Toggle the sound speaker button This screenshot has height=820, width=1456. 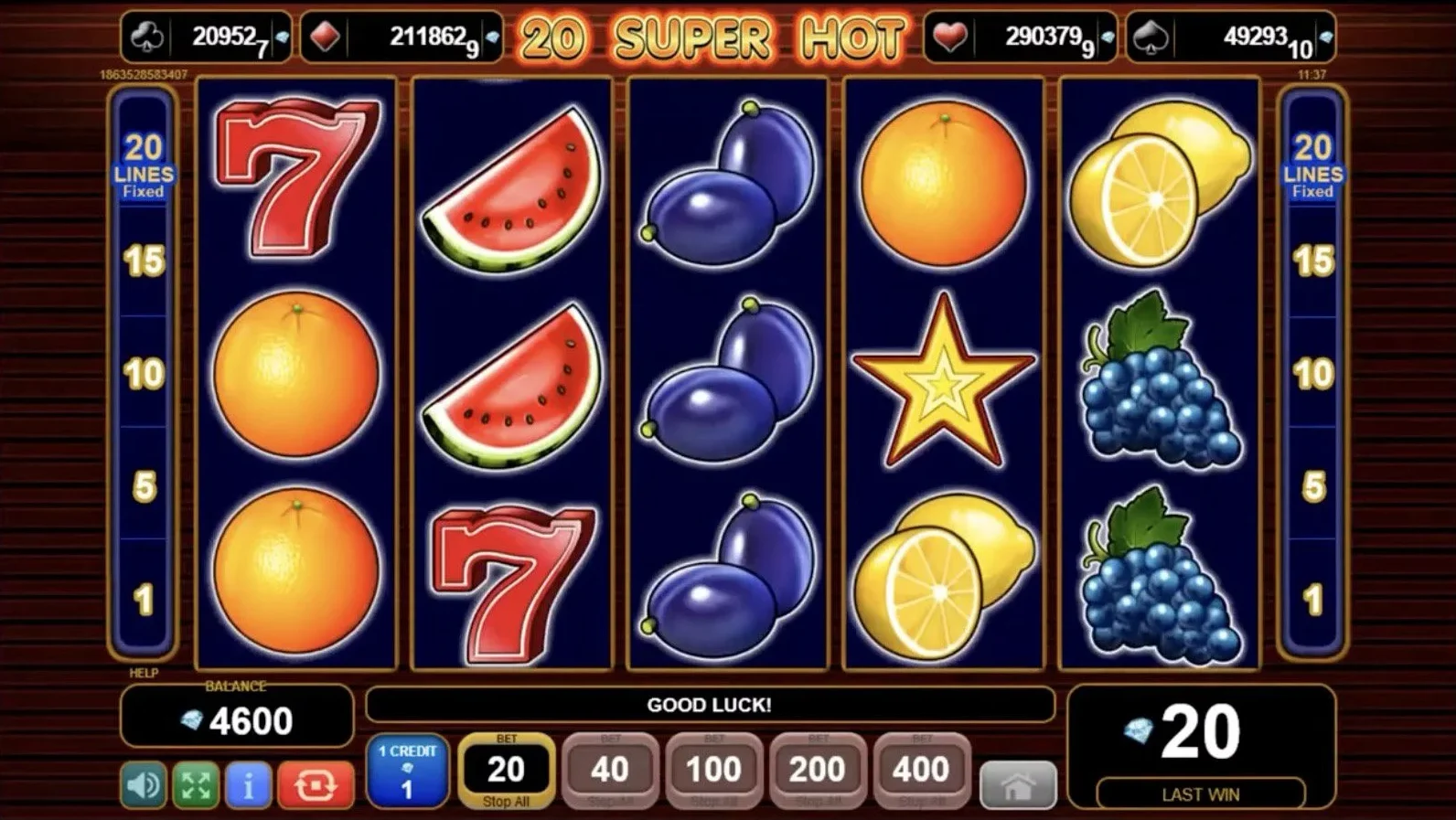144,784
